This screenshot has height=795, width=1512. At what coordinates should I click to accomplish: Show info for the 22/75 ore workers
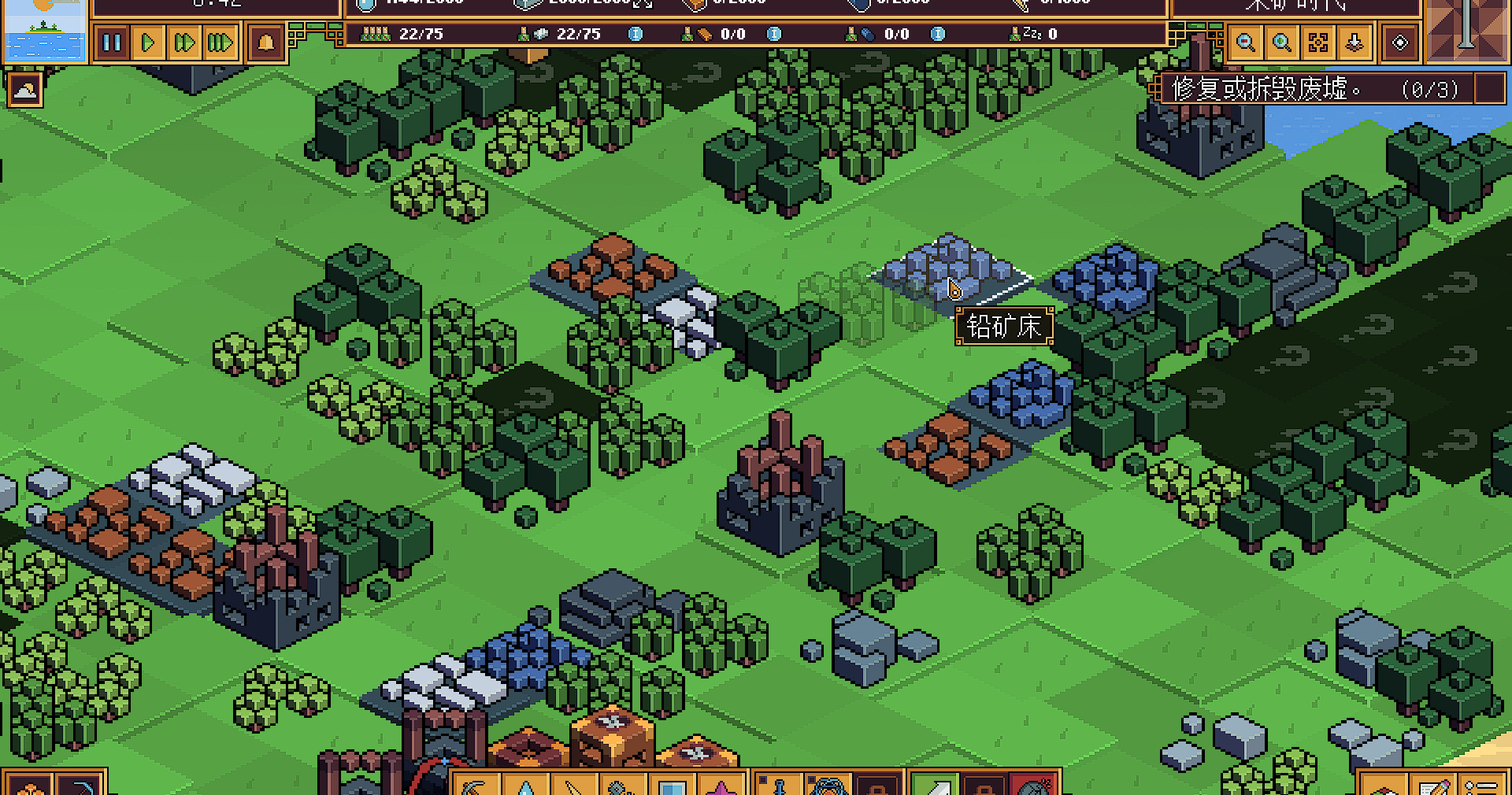636,34
